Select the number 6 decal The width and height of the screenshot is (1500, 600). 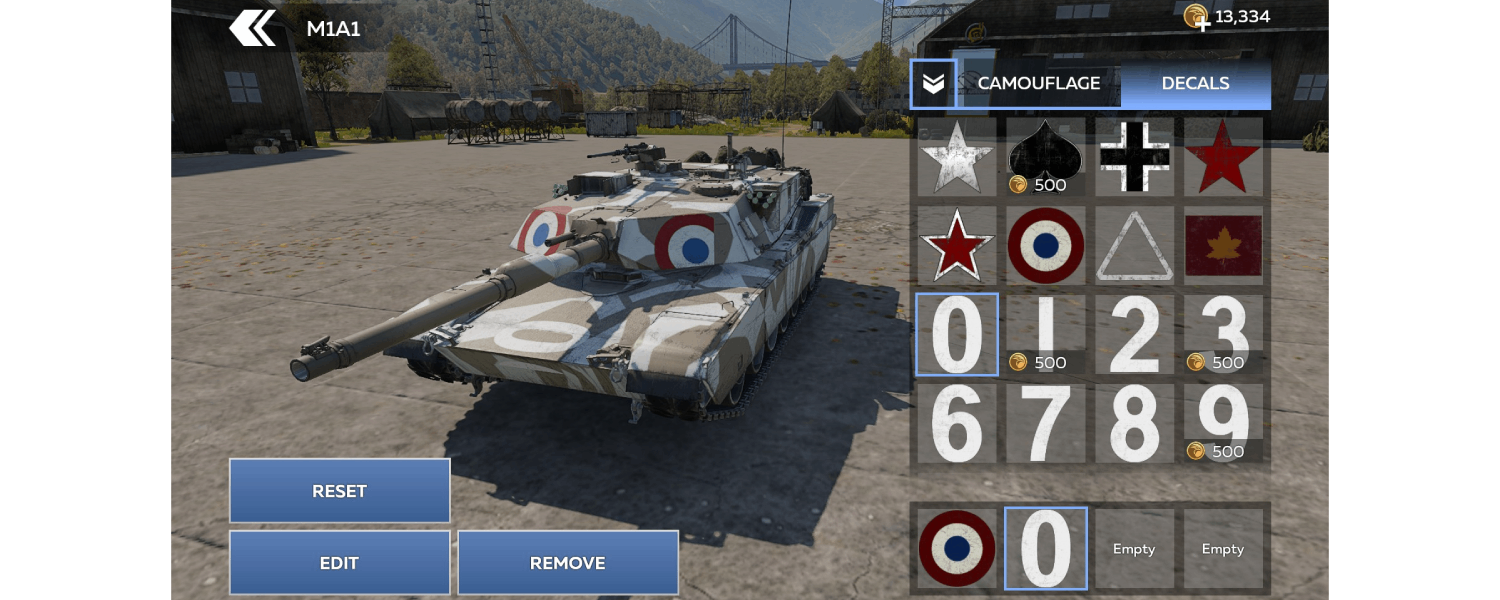[x=957, y=424]
